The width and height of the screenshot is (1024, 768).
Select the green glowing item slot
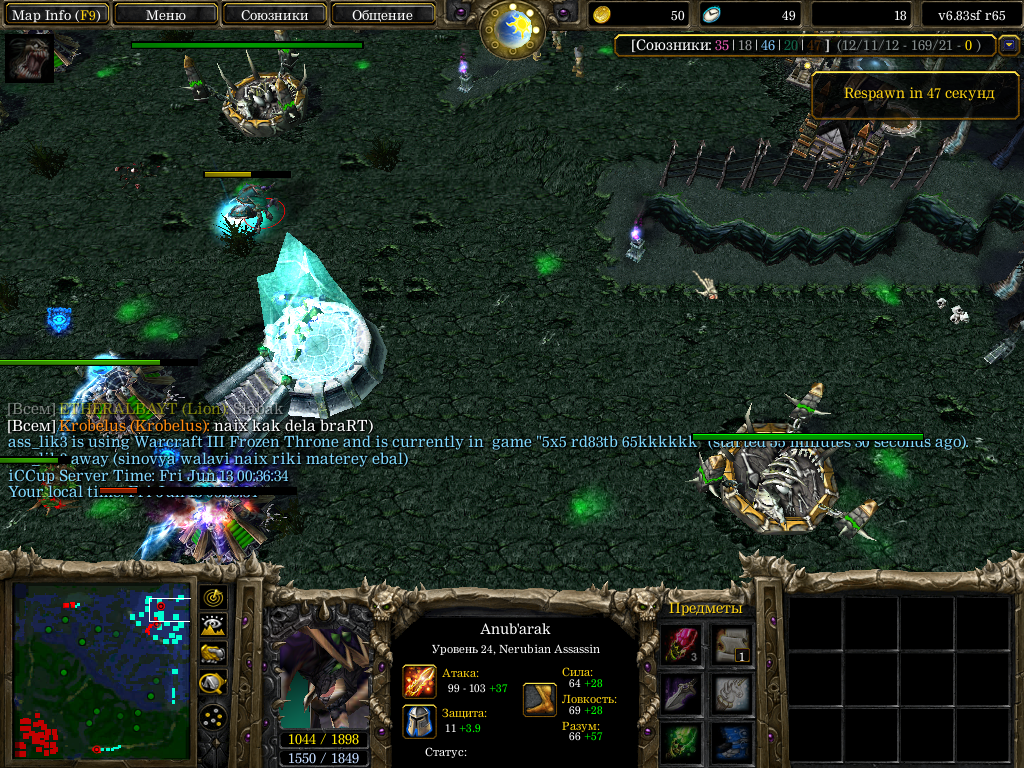[682, 742]
